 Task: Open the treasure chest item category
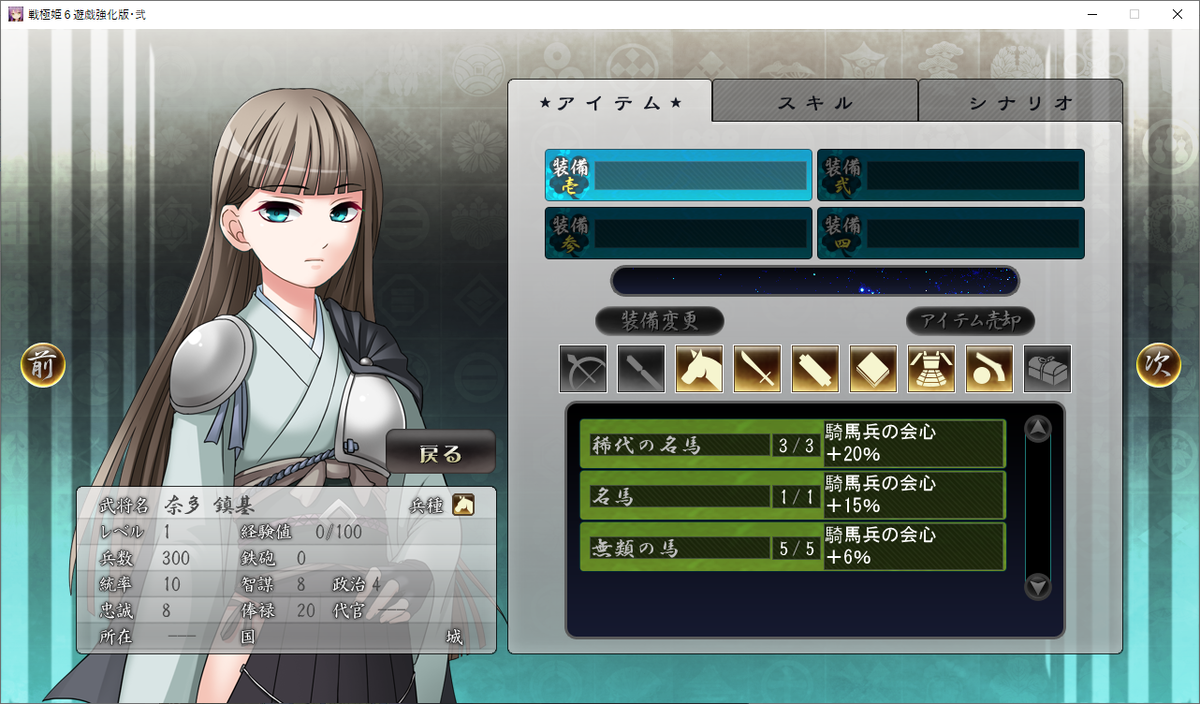click(x=1047, y=369)
